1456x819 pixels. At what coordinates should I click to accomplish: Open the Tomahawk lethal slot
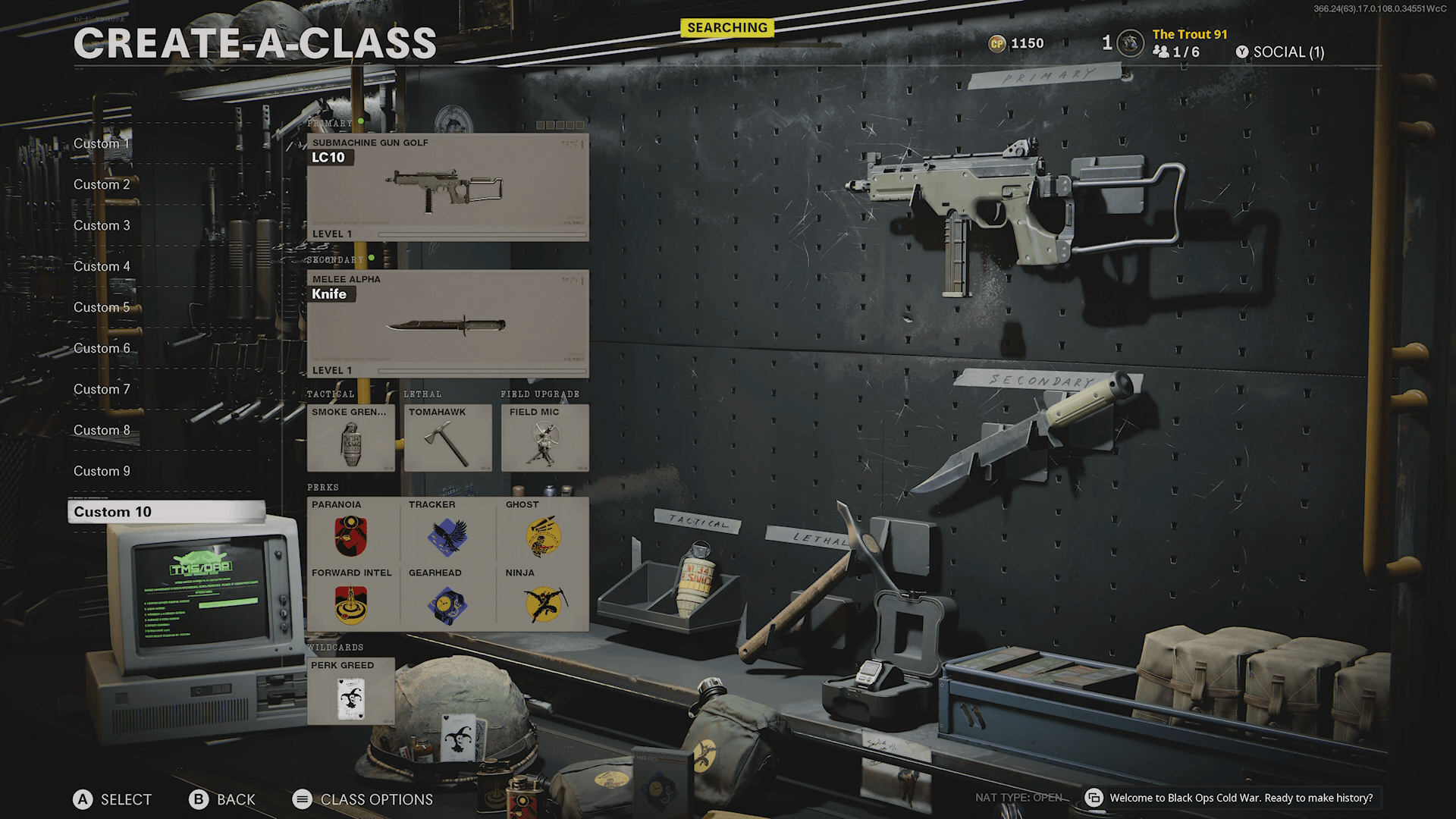coord(447,438)
